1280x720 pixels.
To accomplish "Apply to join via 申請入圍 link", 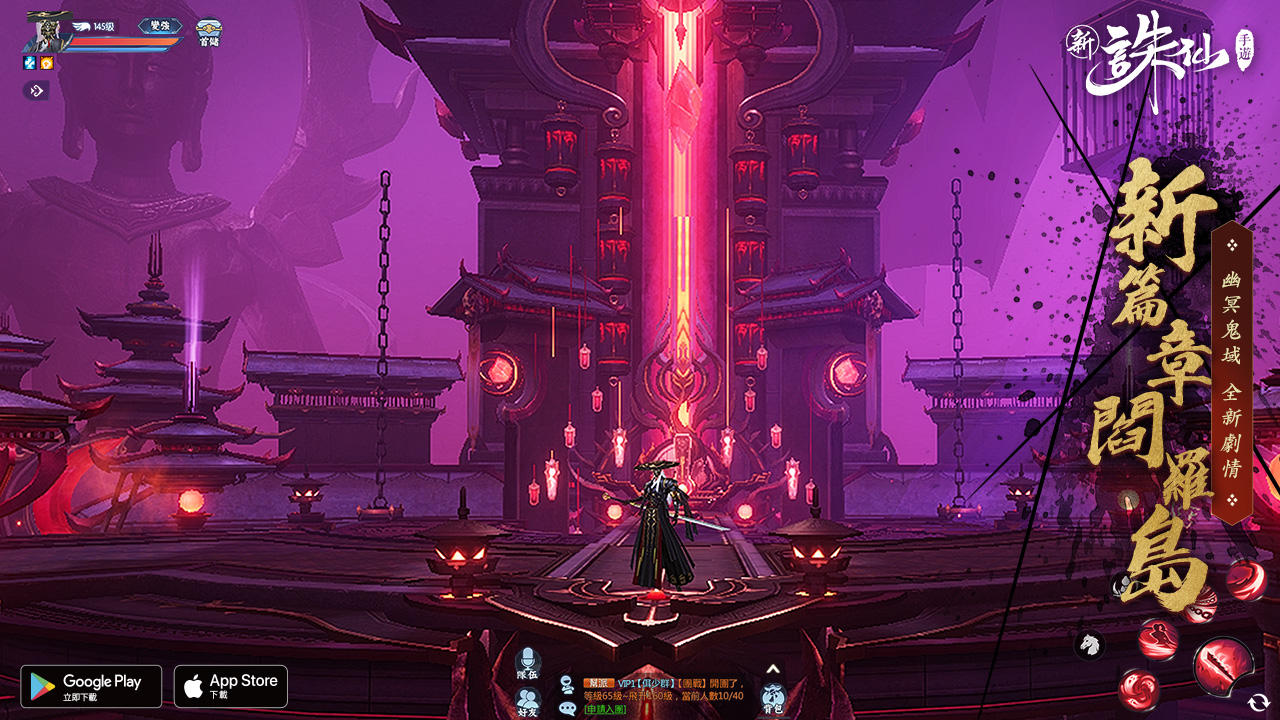I will (605, 709).
